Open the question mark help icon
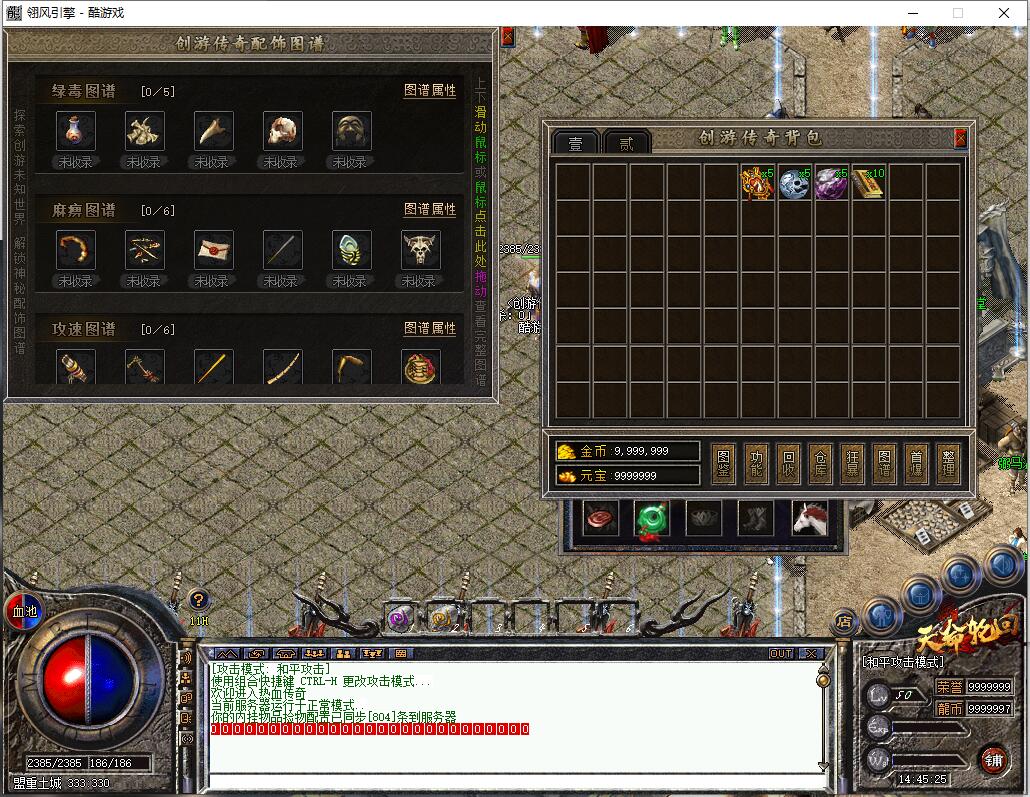Image resolution: width=1030 pixels, height=797 pixels. [199, 600]
